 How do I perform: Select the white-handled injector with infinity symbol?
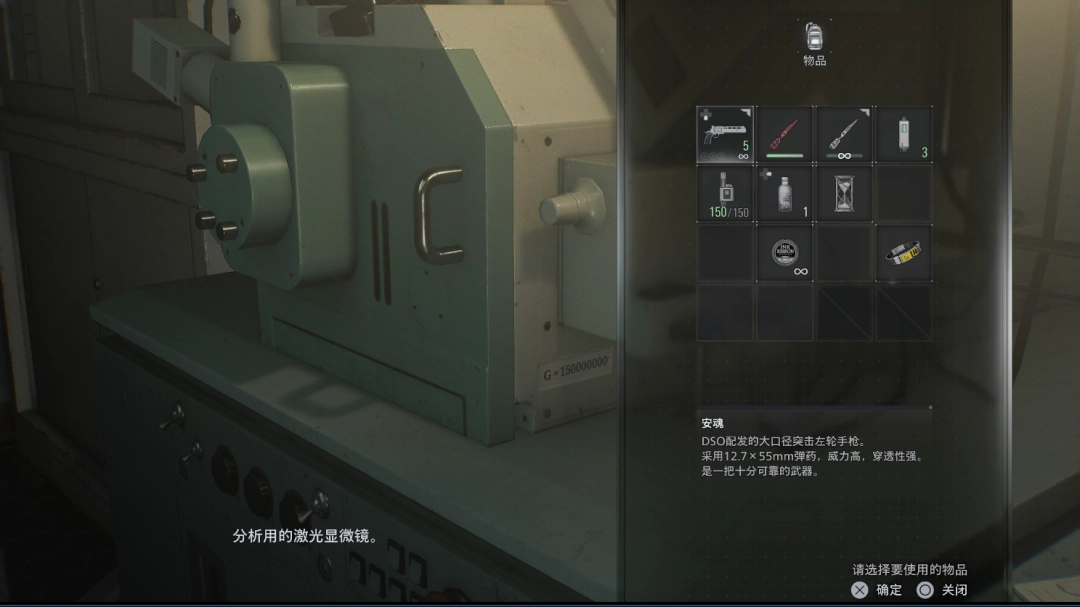(x=845, y=134)
